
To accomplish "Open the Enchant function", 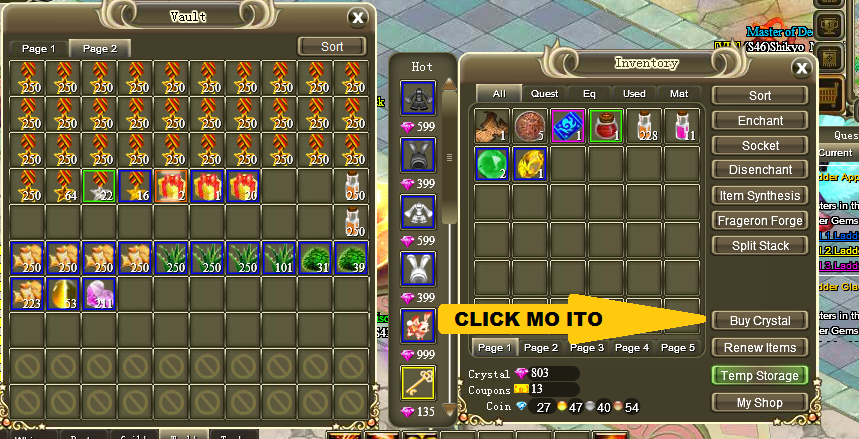I will tap(760, 121).
